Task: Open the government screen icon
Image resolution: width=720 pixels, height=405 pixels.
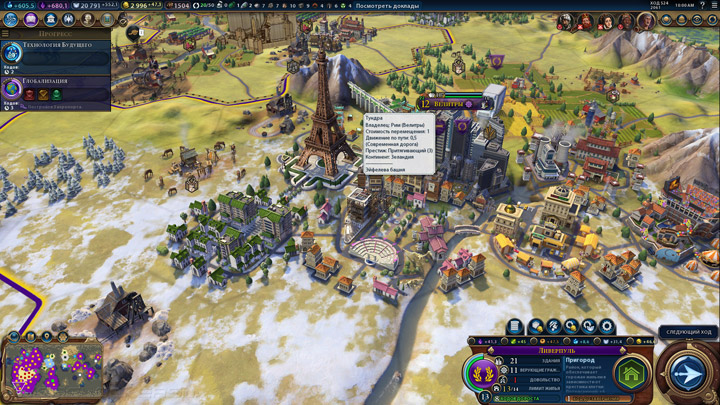Action: point(49,19)
